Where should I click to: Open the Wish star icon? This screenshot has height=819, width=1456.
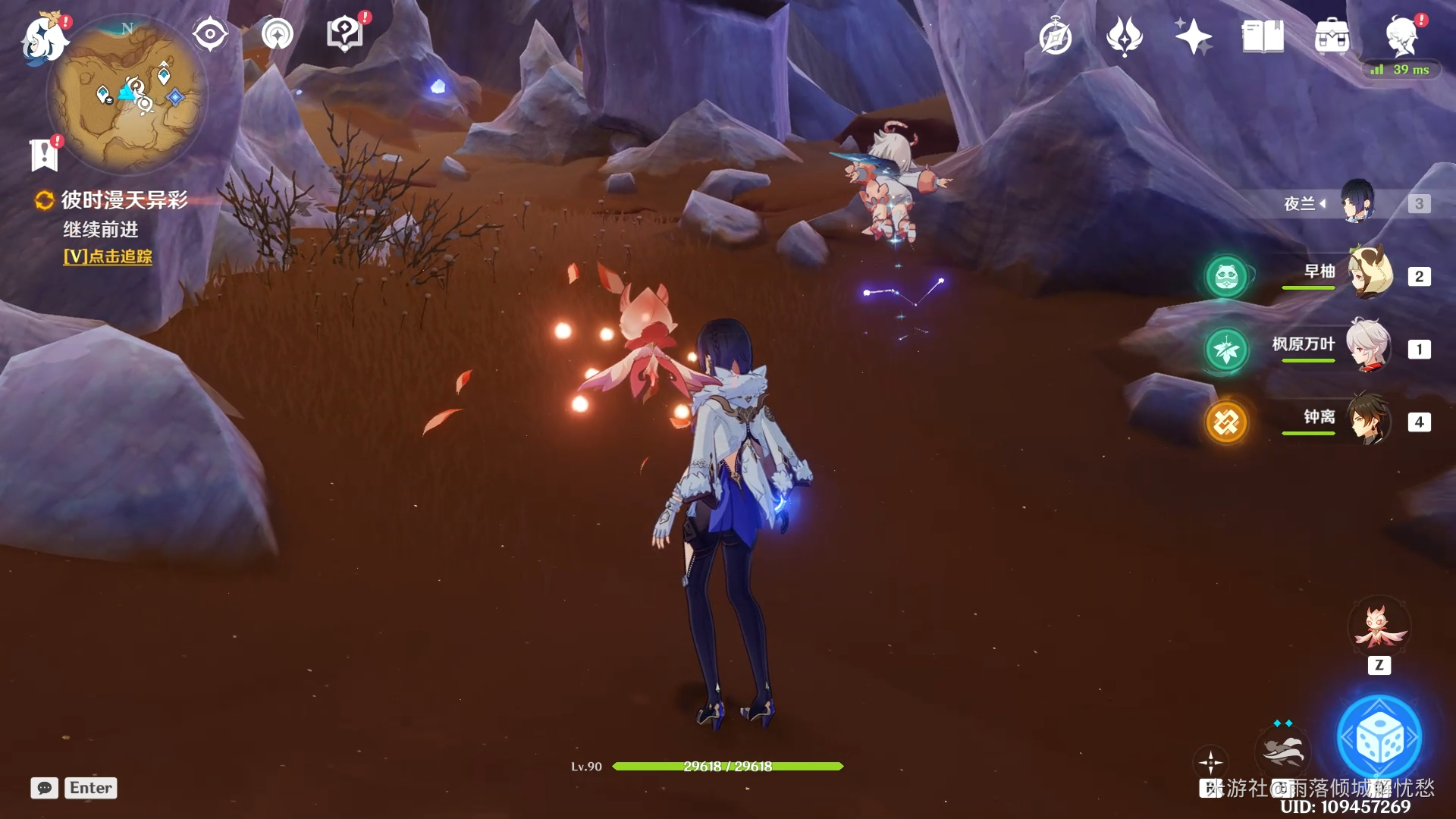point(1193,36)
